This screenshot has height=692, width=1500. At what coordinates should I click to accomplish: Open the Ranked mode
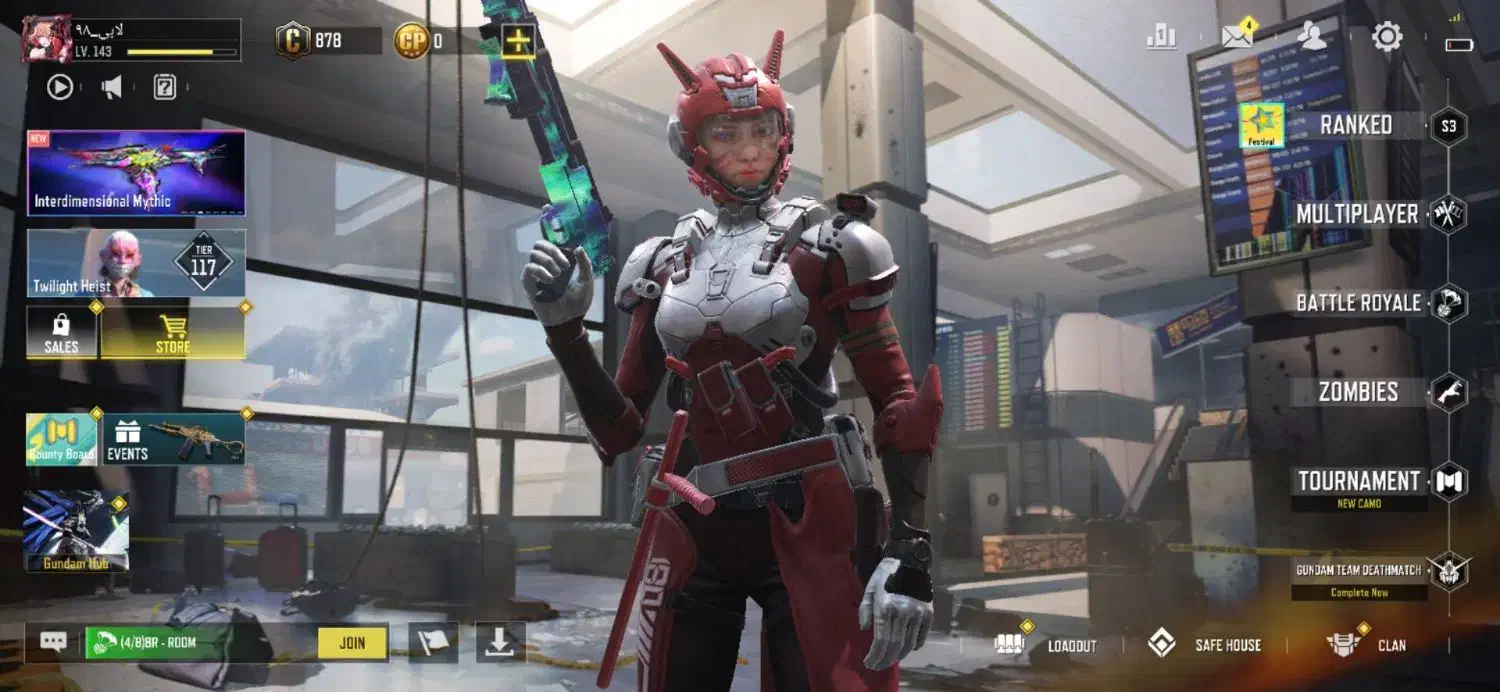[1355, 125]
